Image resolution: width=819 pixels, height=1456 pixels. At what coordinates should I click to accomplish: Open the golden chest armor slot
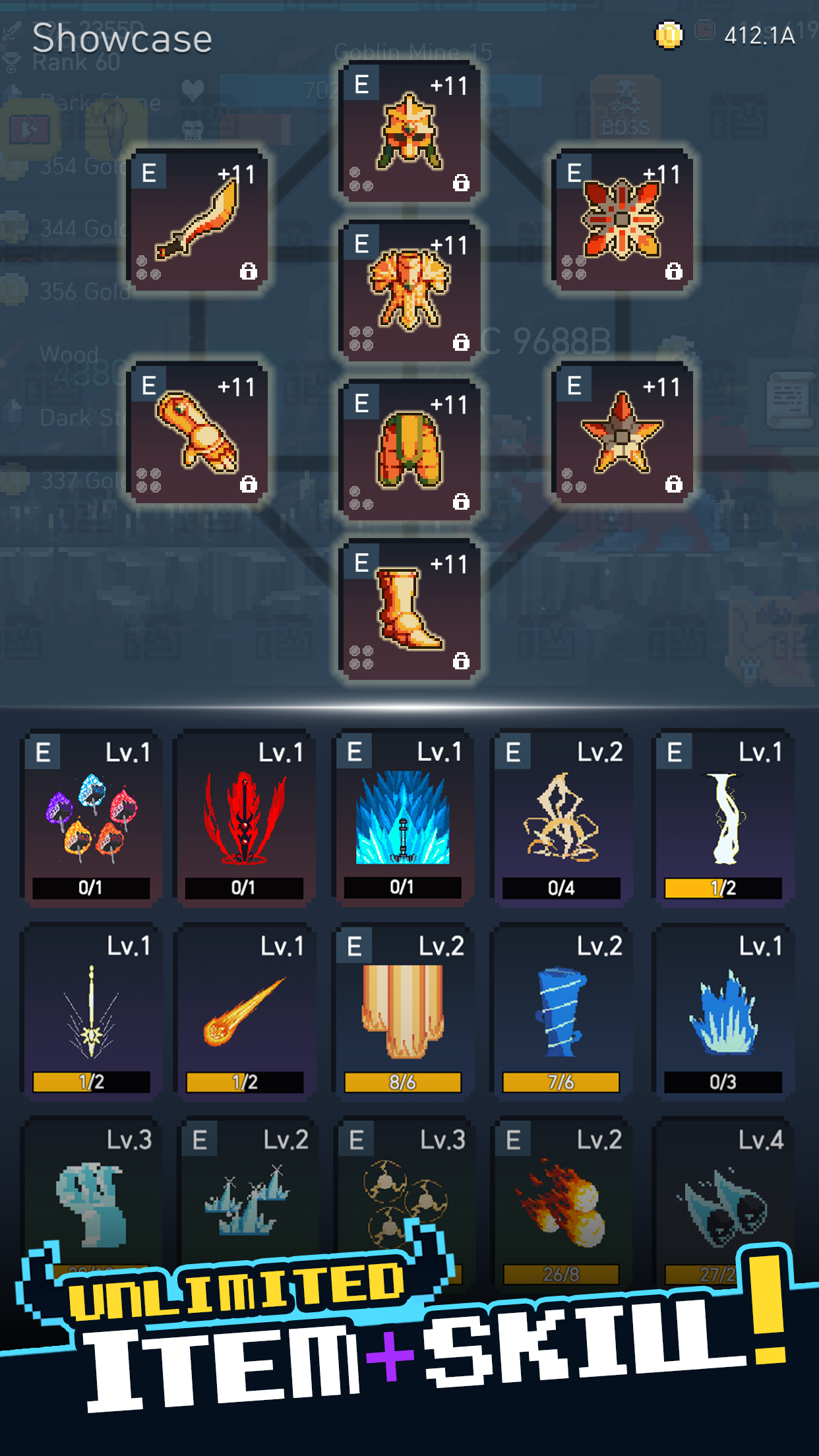click(409, 291)
